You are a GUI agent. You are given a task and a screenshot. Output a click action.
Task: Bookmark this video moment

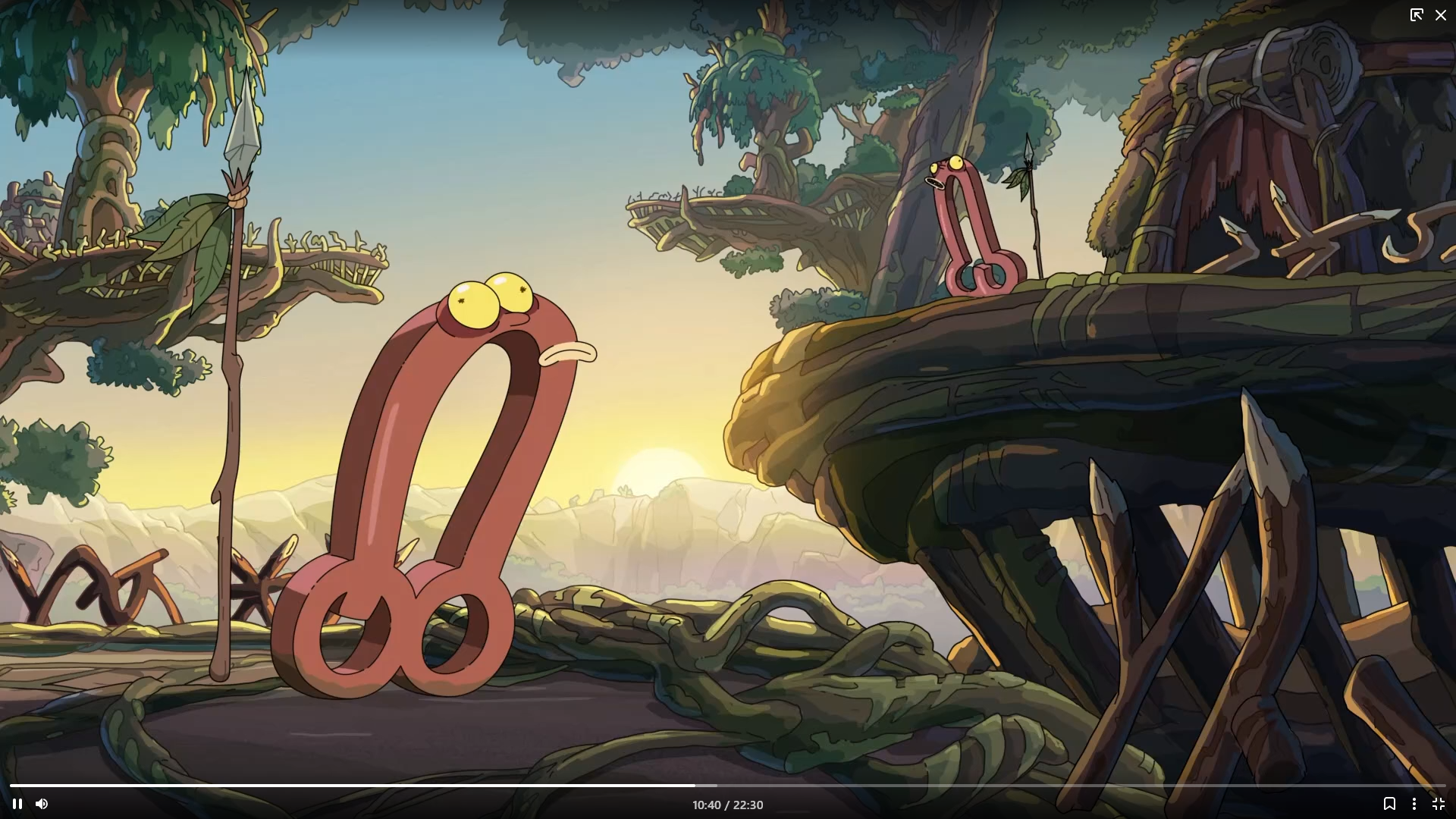point(1389,804)
